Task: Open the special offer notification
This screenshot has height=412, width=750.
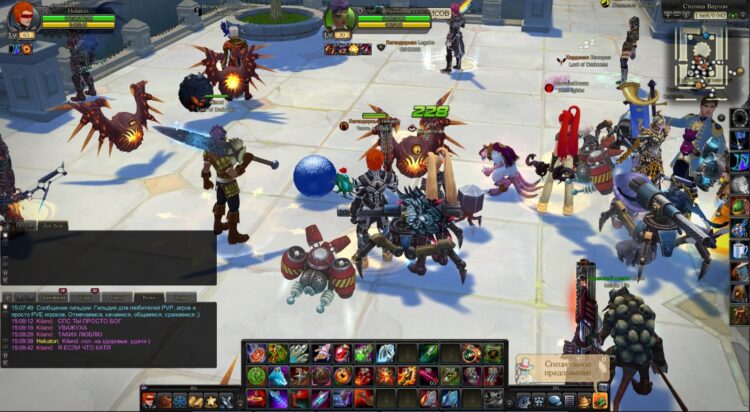Action: coord(562,369)
